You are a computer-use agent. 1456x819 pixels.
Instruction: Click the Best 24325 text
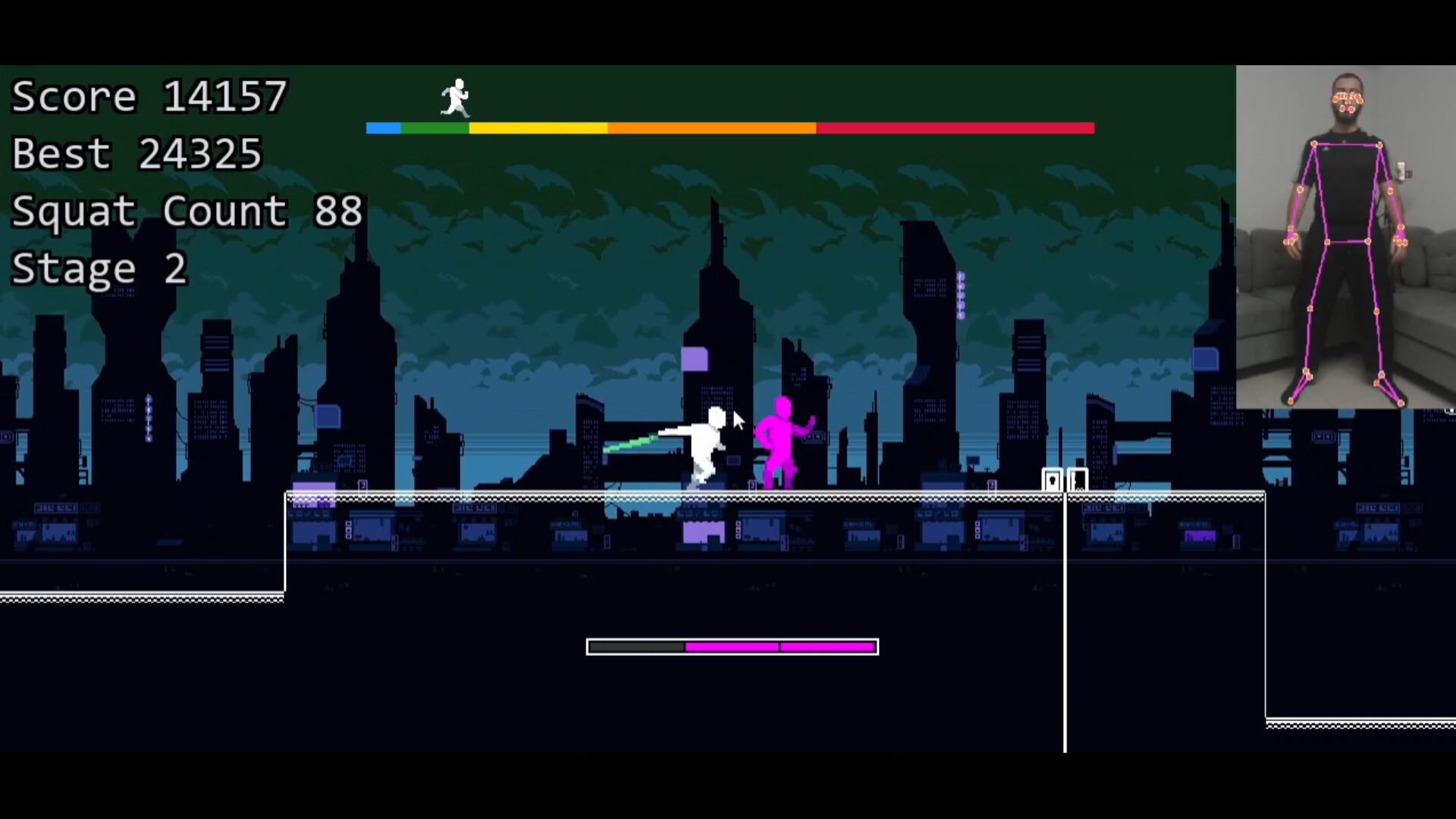pyautogui.click(x=136, y=153)
